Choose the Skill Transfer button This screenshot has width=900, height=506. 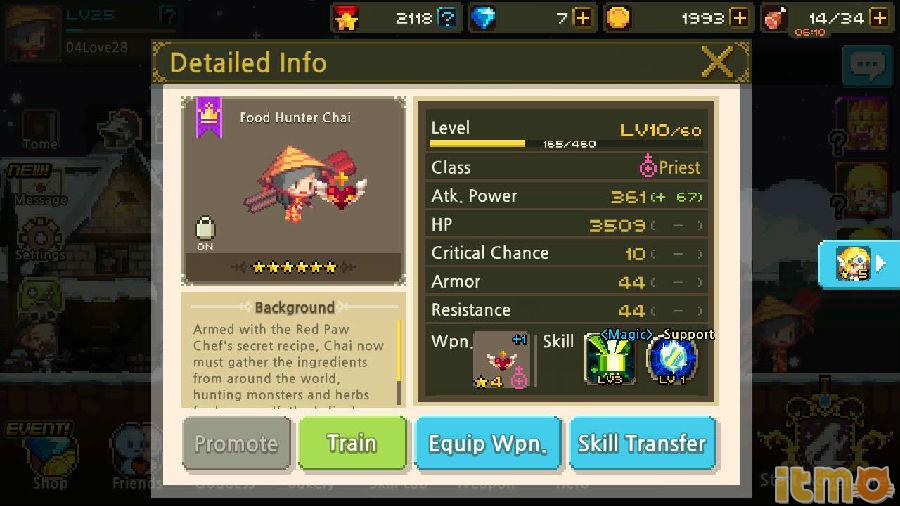click(642, 443)
